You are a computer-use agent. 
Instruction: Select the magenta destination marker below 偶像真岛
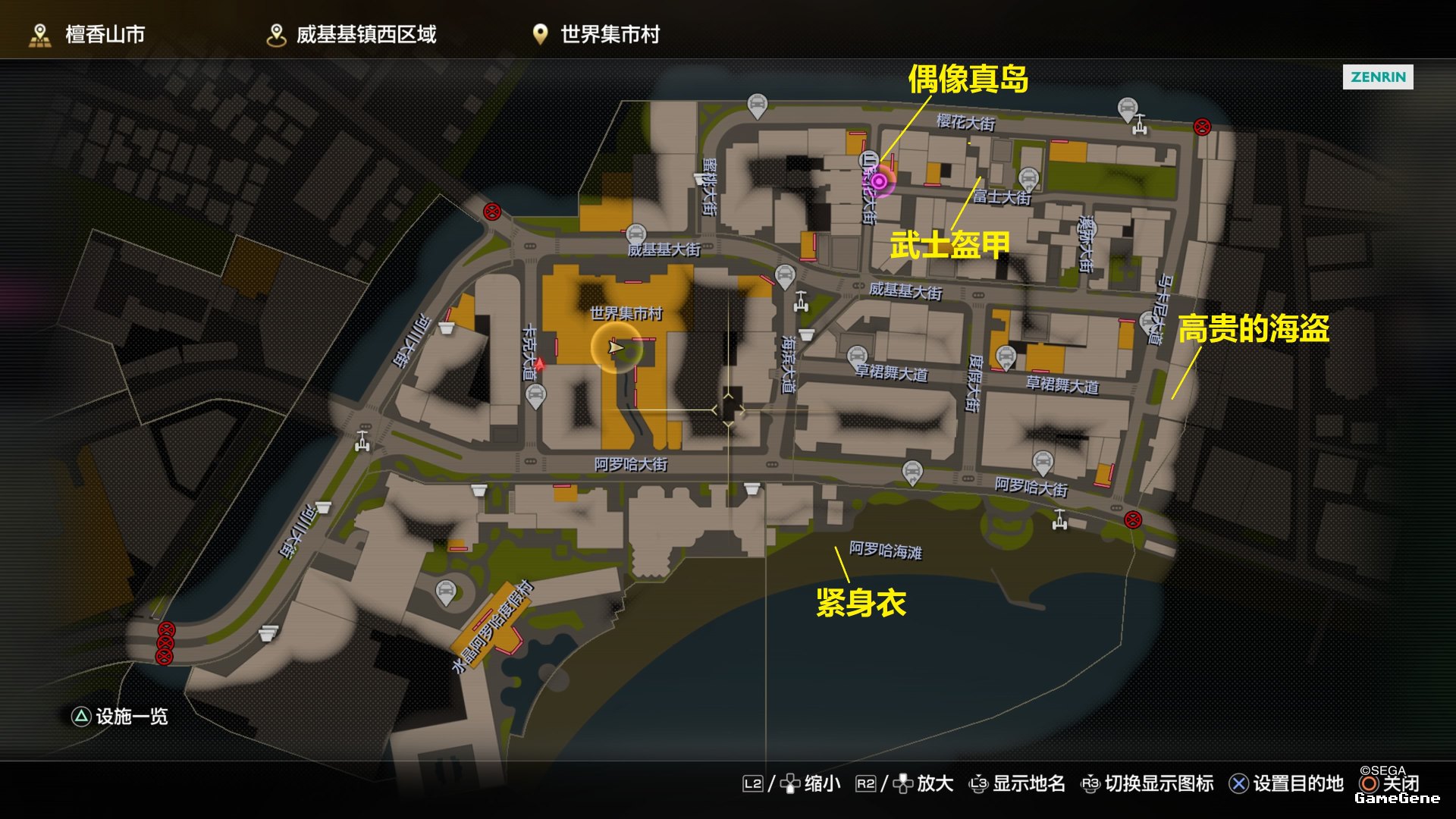[x=878, y=181]
